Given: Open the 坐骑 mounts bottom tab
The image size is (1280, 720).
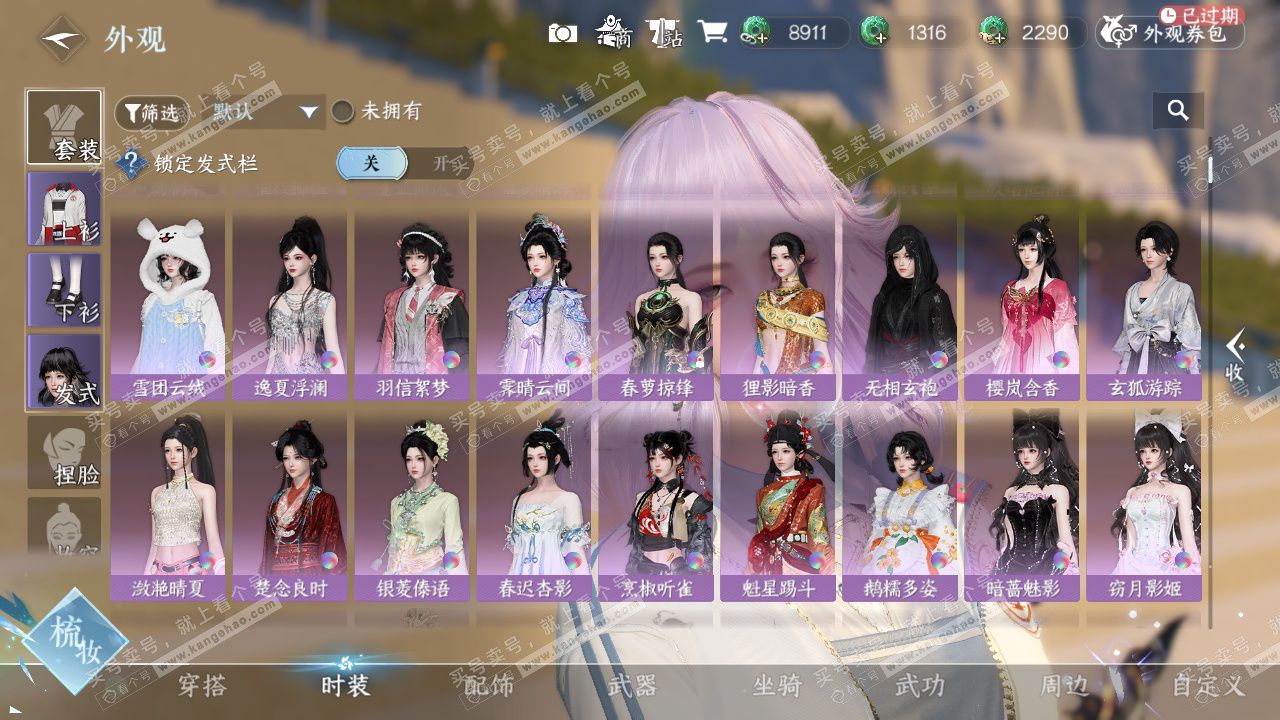Looking at the screenshot, I should click(777, 686).
